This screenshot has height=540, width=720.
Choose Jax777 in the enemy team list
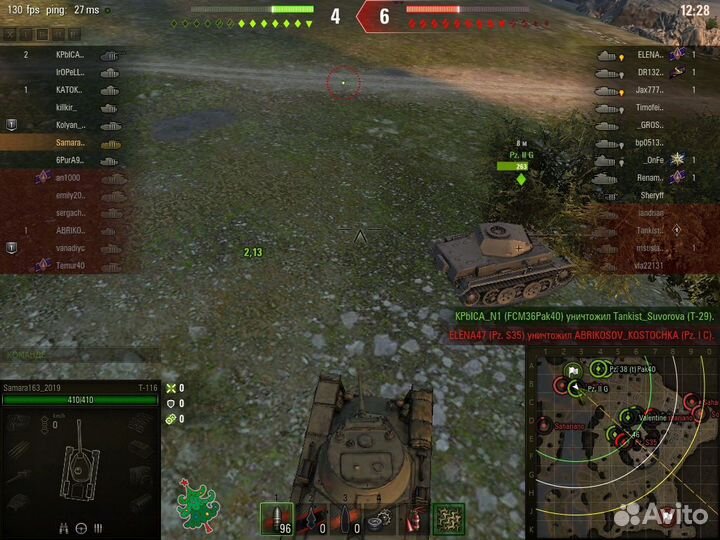point(640,90)
